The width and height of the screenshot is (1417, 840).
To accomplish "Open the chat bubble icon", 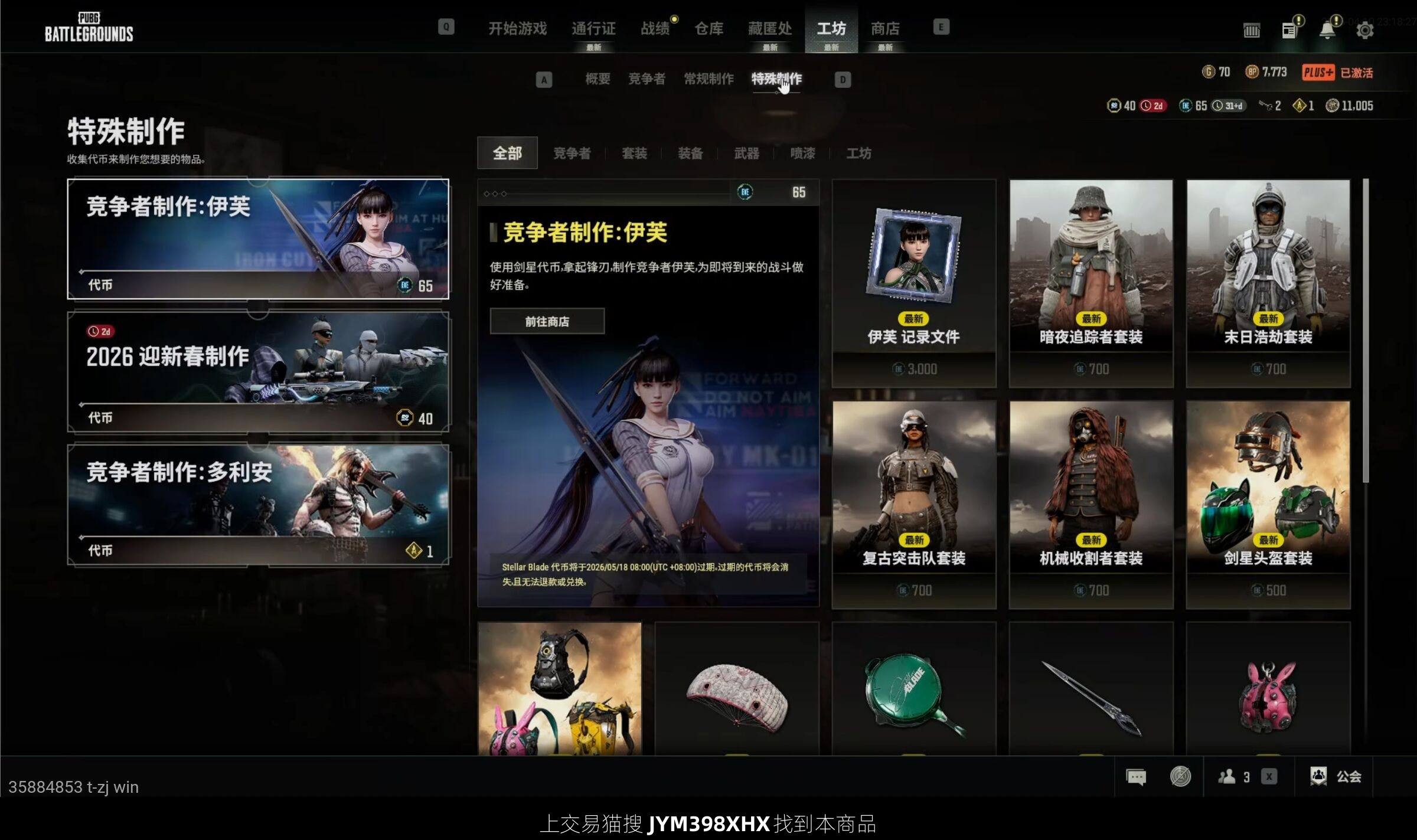I will 1135,776.
